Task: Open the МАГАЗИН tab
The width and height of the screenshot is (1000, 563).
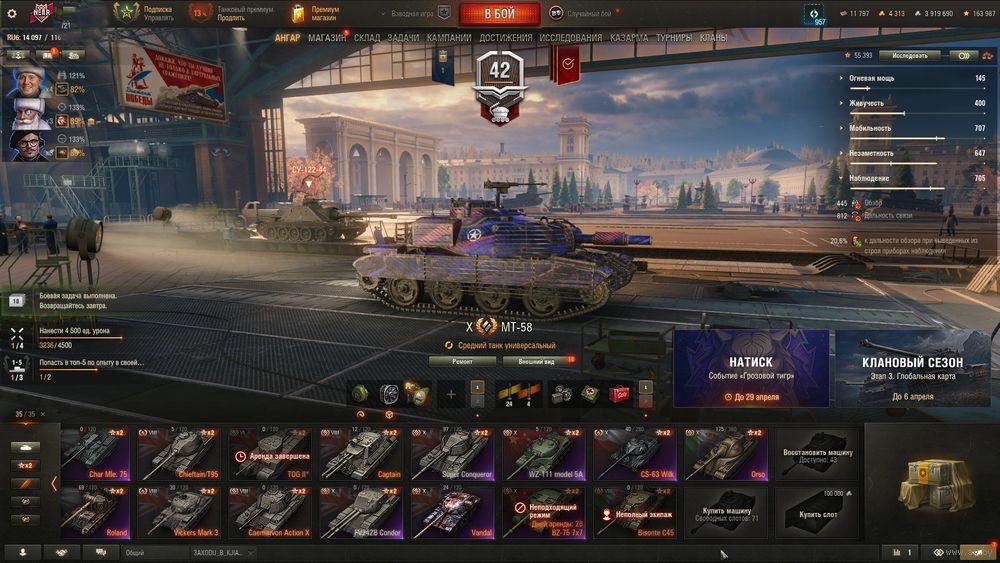Action: pyautogui.click(x=327, y=38)
